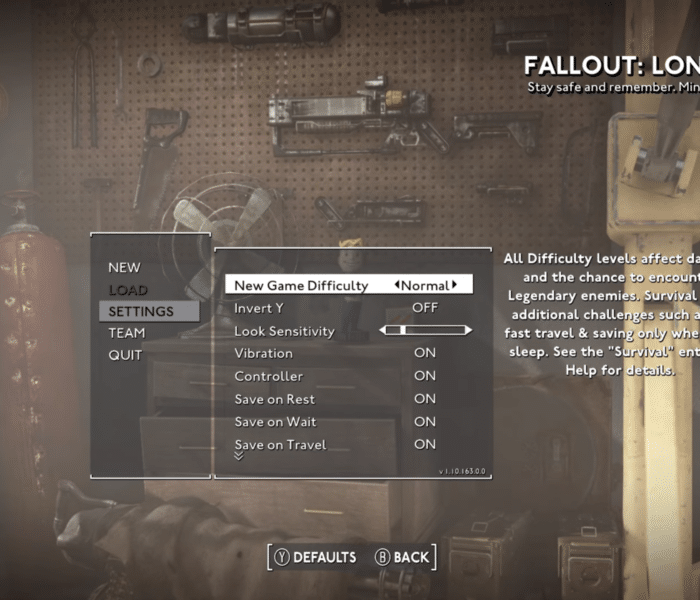Open the LOAD game menu
The height and width of the screenshot is (600, 700).
tap(127, 290)
